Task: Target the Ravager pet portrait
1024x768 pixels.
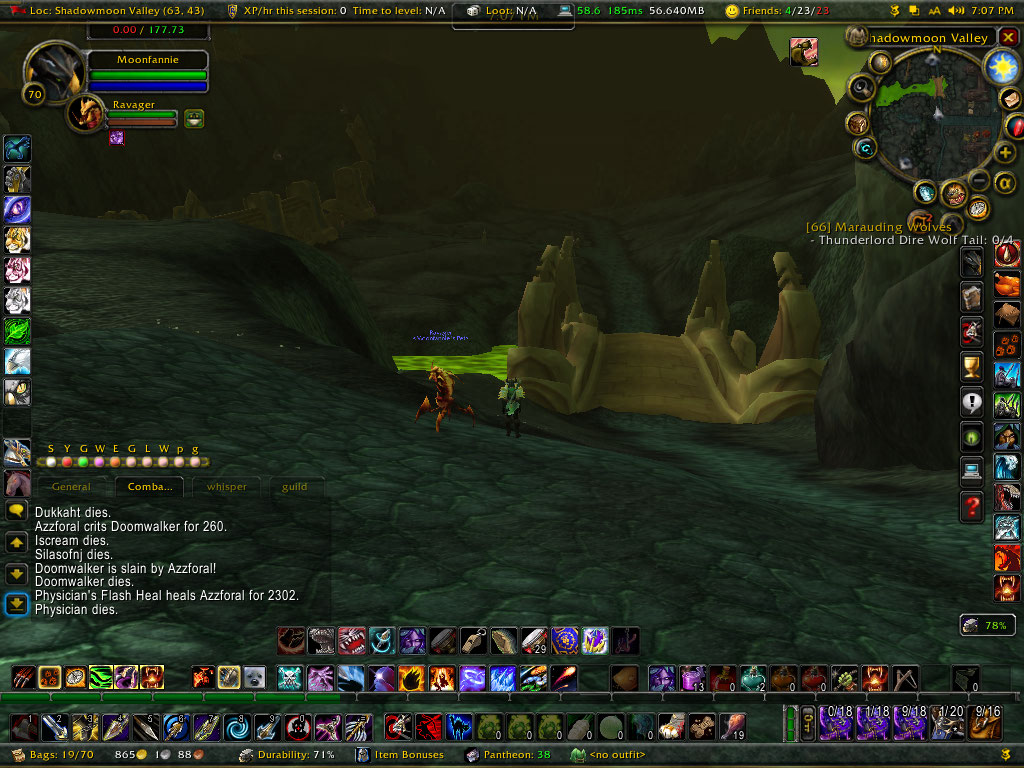Action: click(86, 114)
